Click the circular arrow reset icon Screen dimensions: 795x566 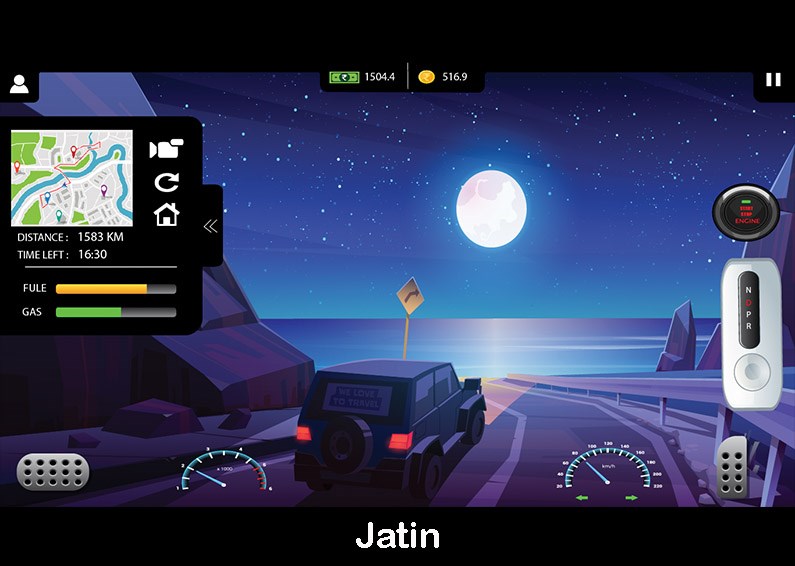pyautogui.click(x=166, y=182)
